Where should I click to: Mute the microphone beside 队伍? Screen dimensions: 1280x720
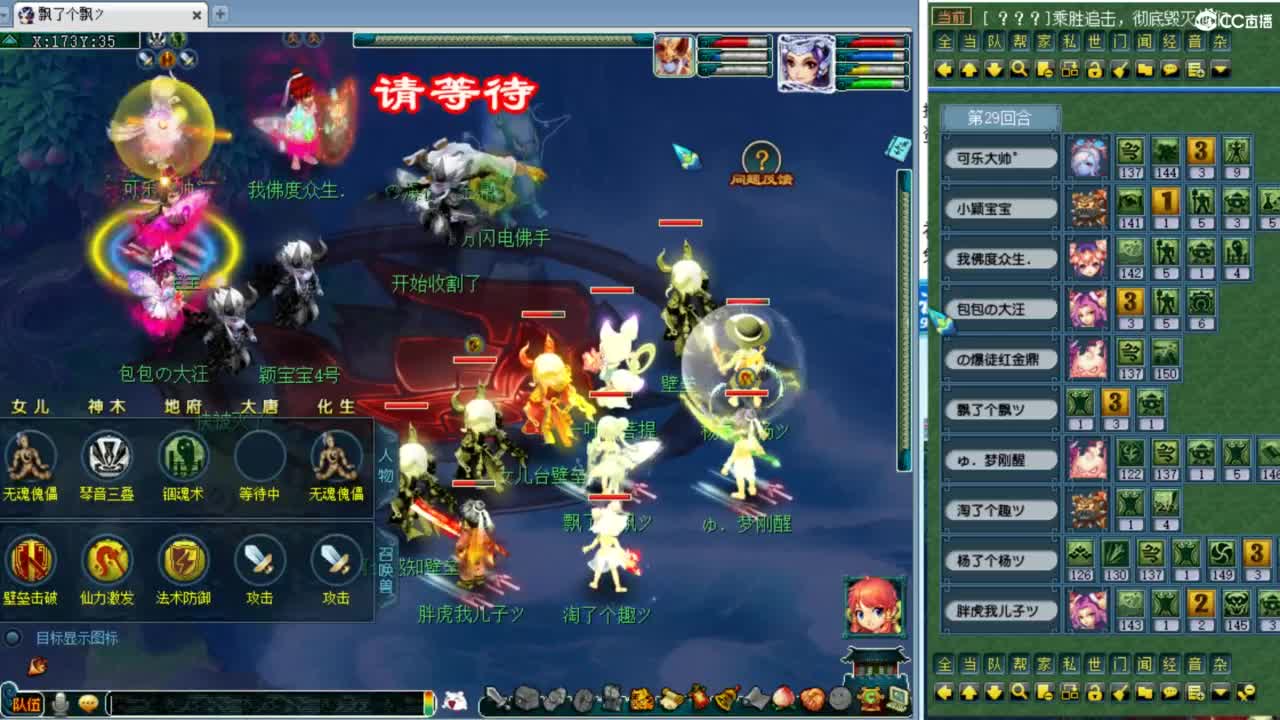(62, 702)
